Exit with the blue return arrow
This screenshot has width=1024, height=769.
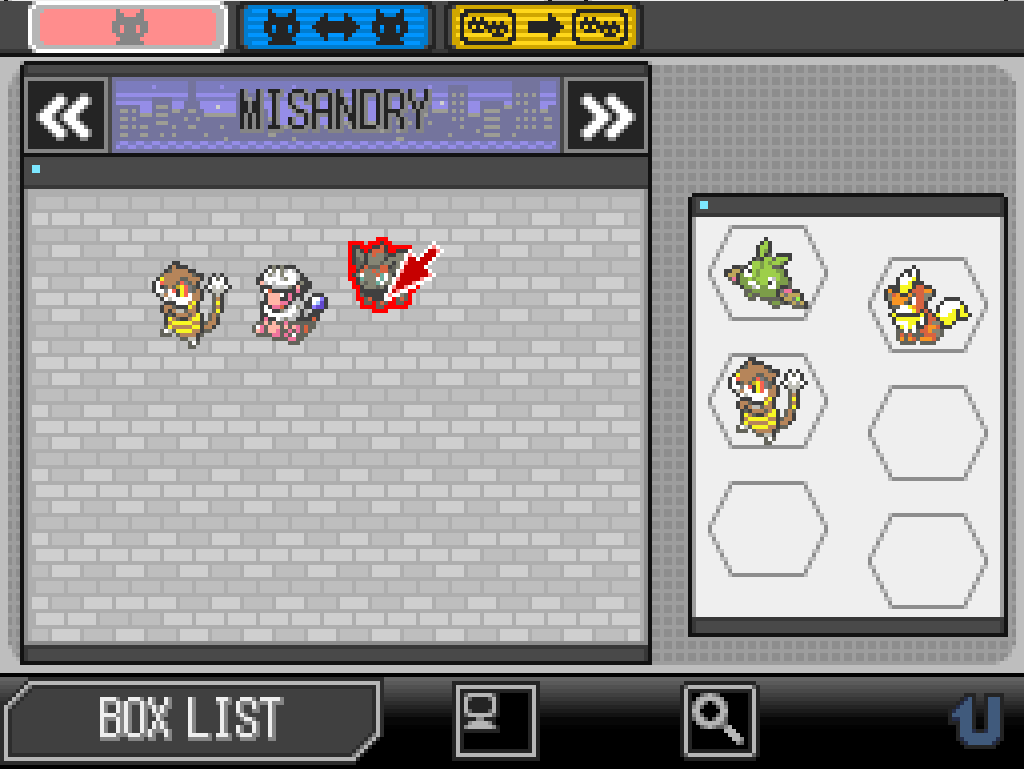tap(975, 719)
